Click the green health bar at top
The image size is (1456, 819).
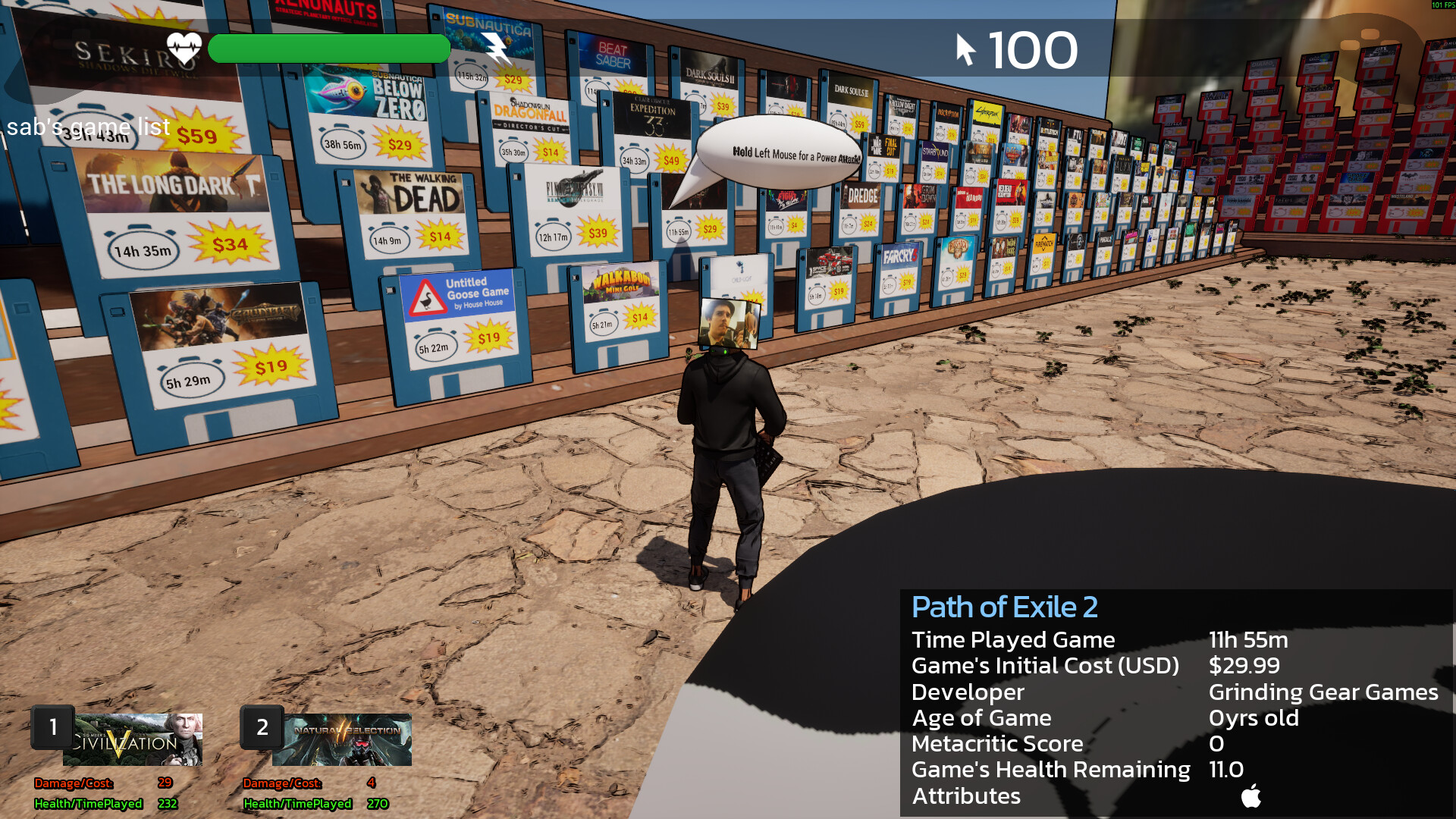(328, 49)
